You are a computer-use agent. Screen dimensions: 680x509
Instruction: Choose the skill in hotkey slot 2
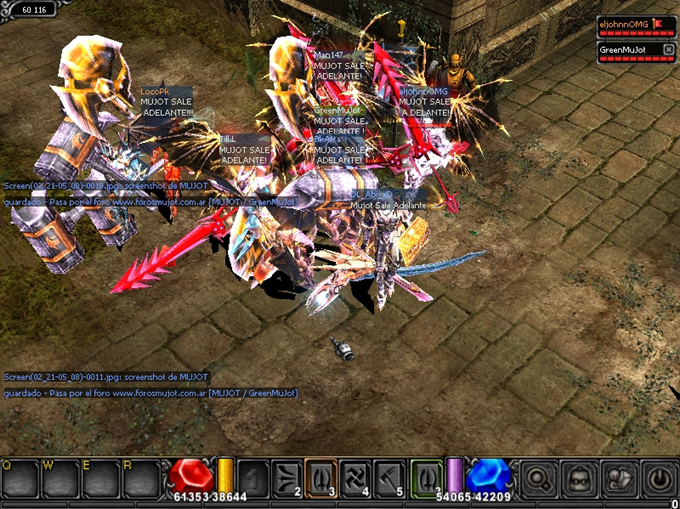click(288, 476)
